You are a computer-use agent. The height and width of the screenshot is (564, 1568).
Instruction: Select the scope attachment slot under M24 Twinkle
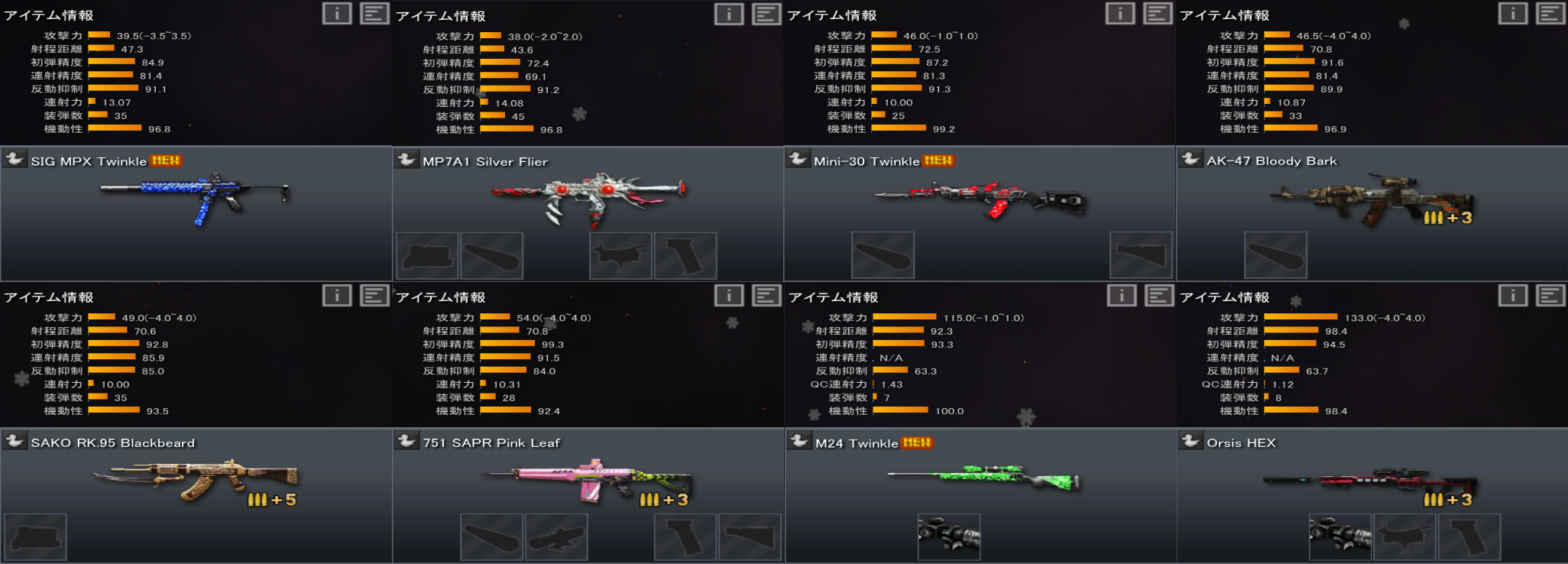[950, 535]
